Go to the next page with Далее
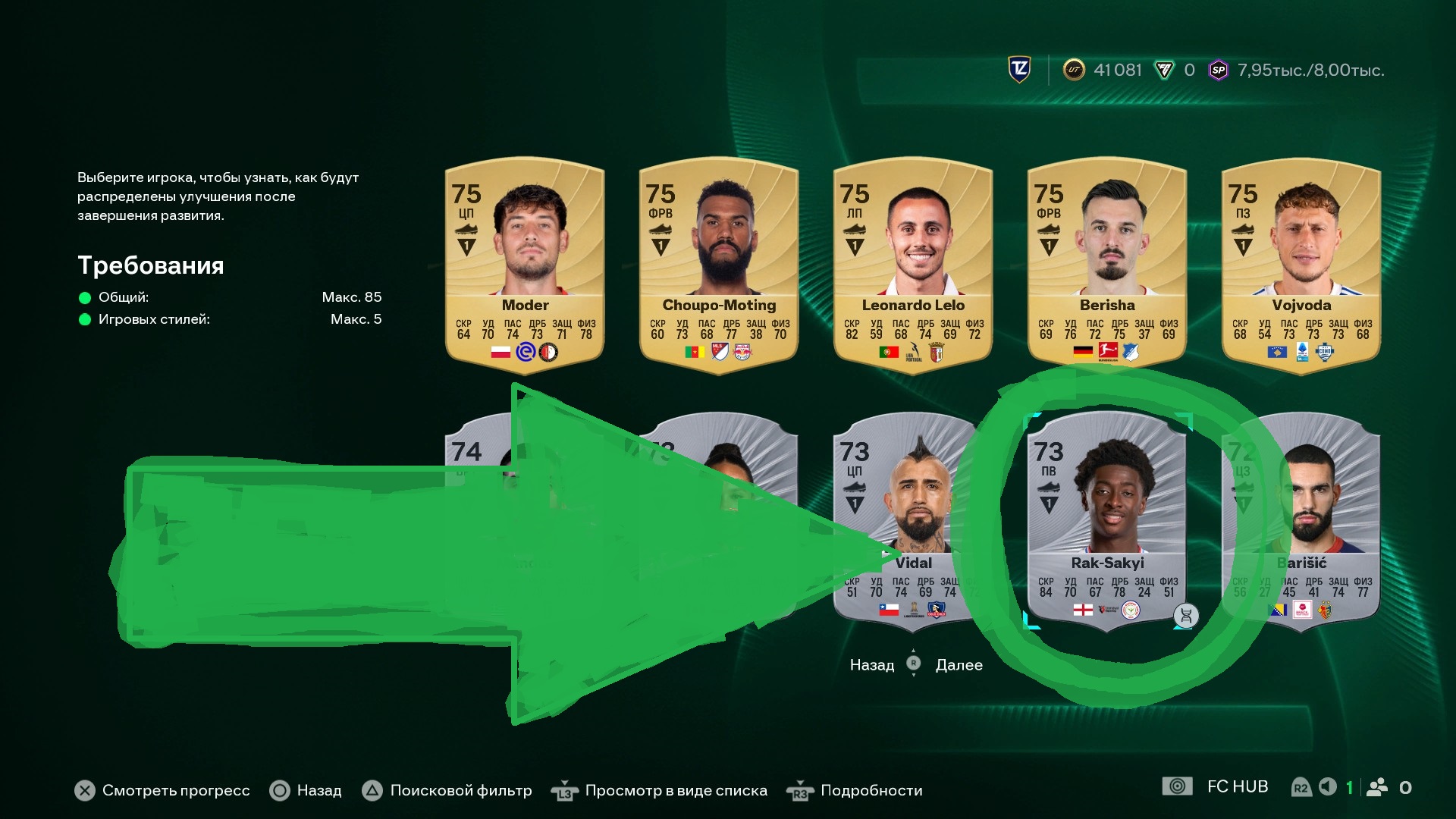 [959, 665]
